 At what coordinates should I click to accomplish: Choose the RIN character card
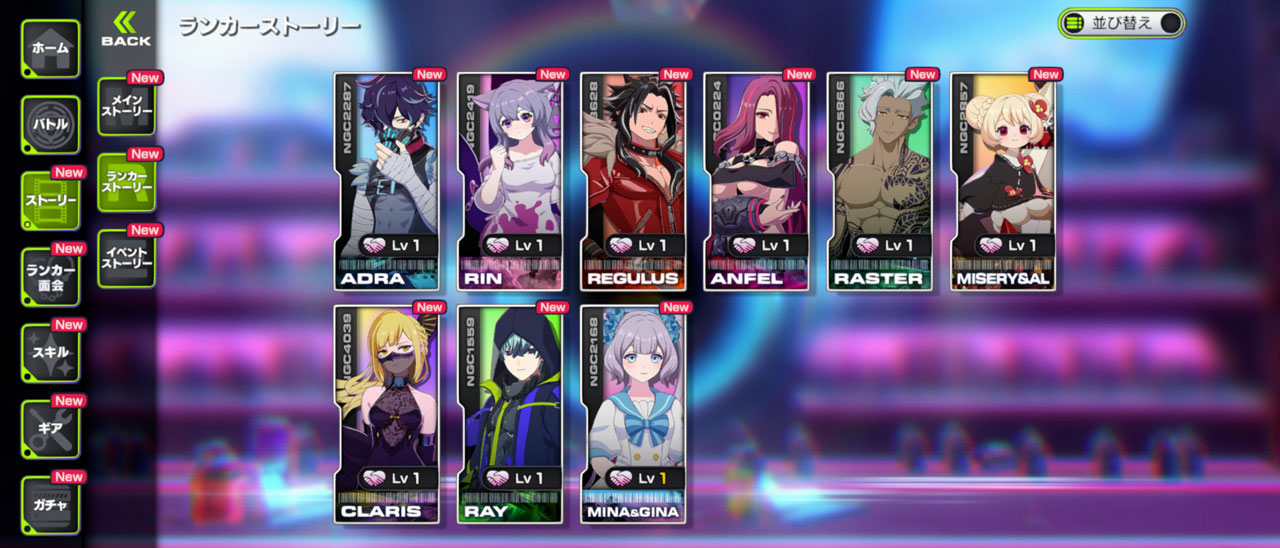(x=510, y=182)
